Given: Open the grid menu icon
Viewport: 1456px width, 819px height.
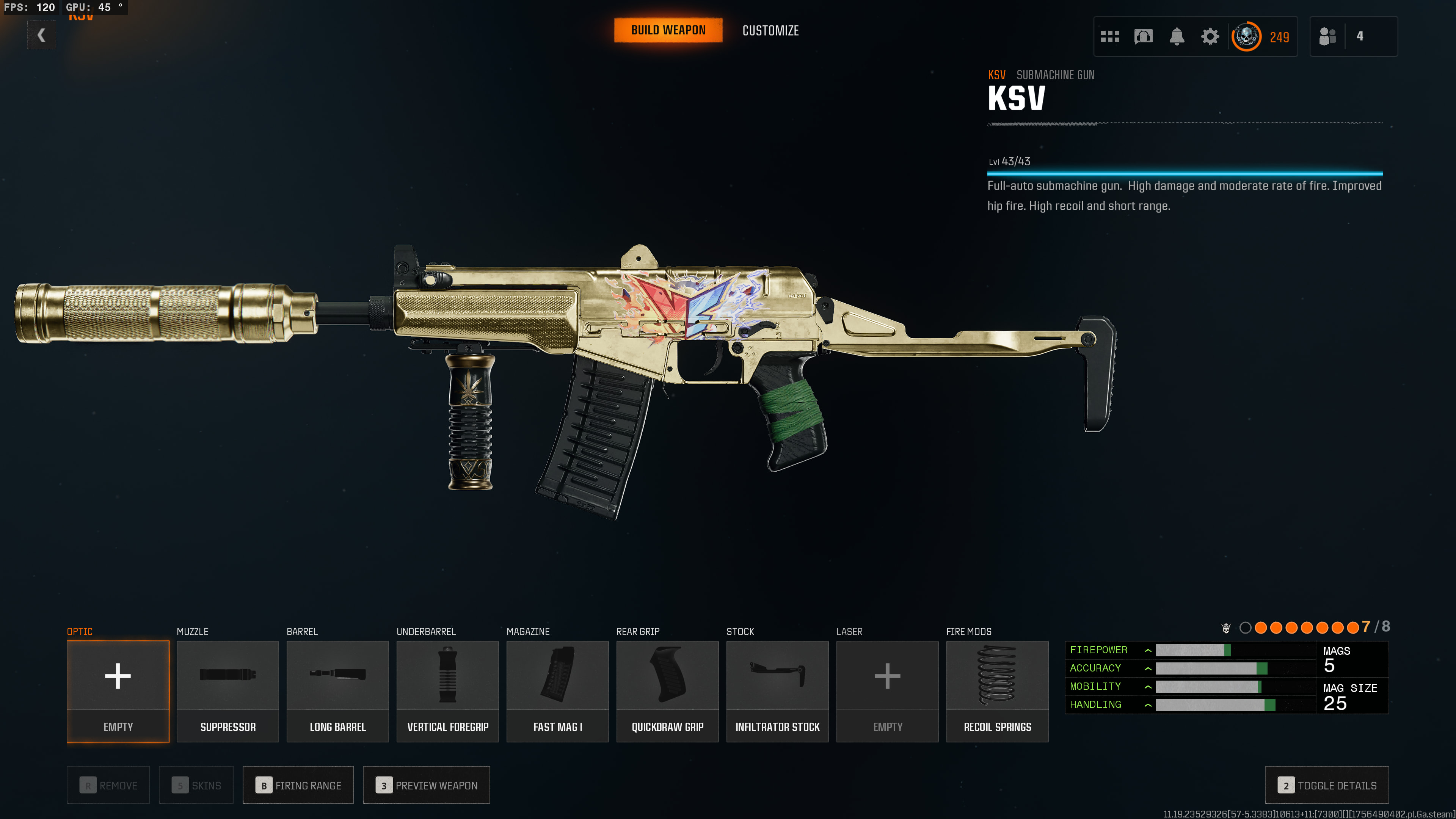Looking at the screenshot, I should point(1110,37).
